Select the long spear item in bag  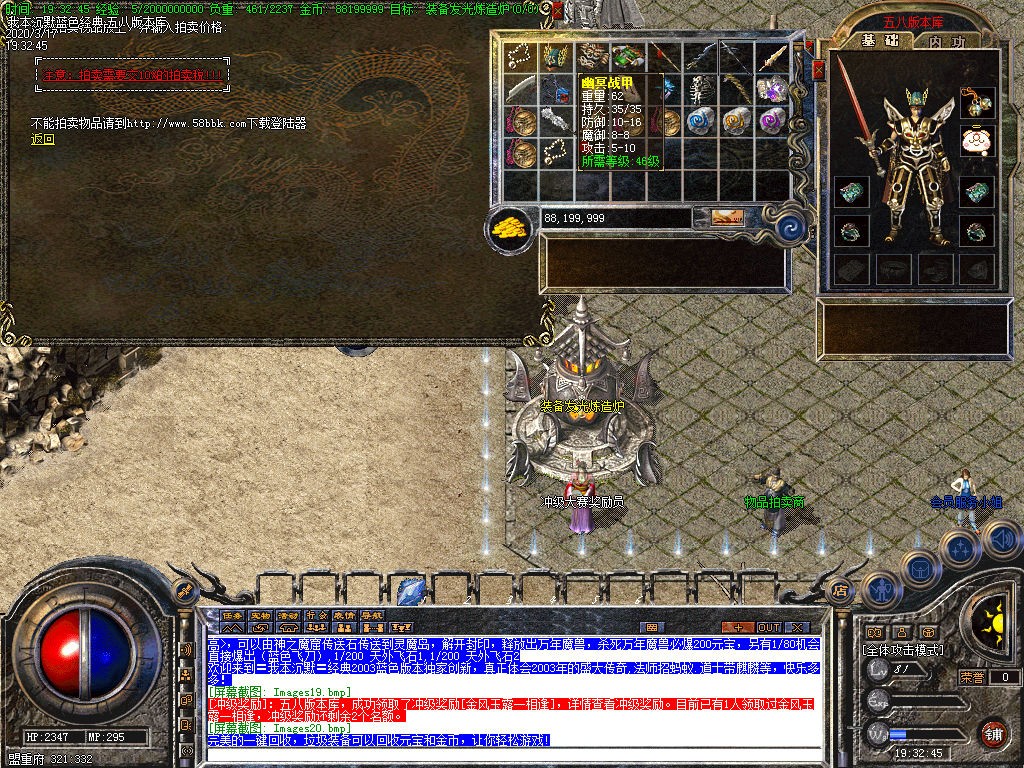tap(664, 56)
